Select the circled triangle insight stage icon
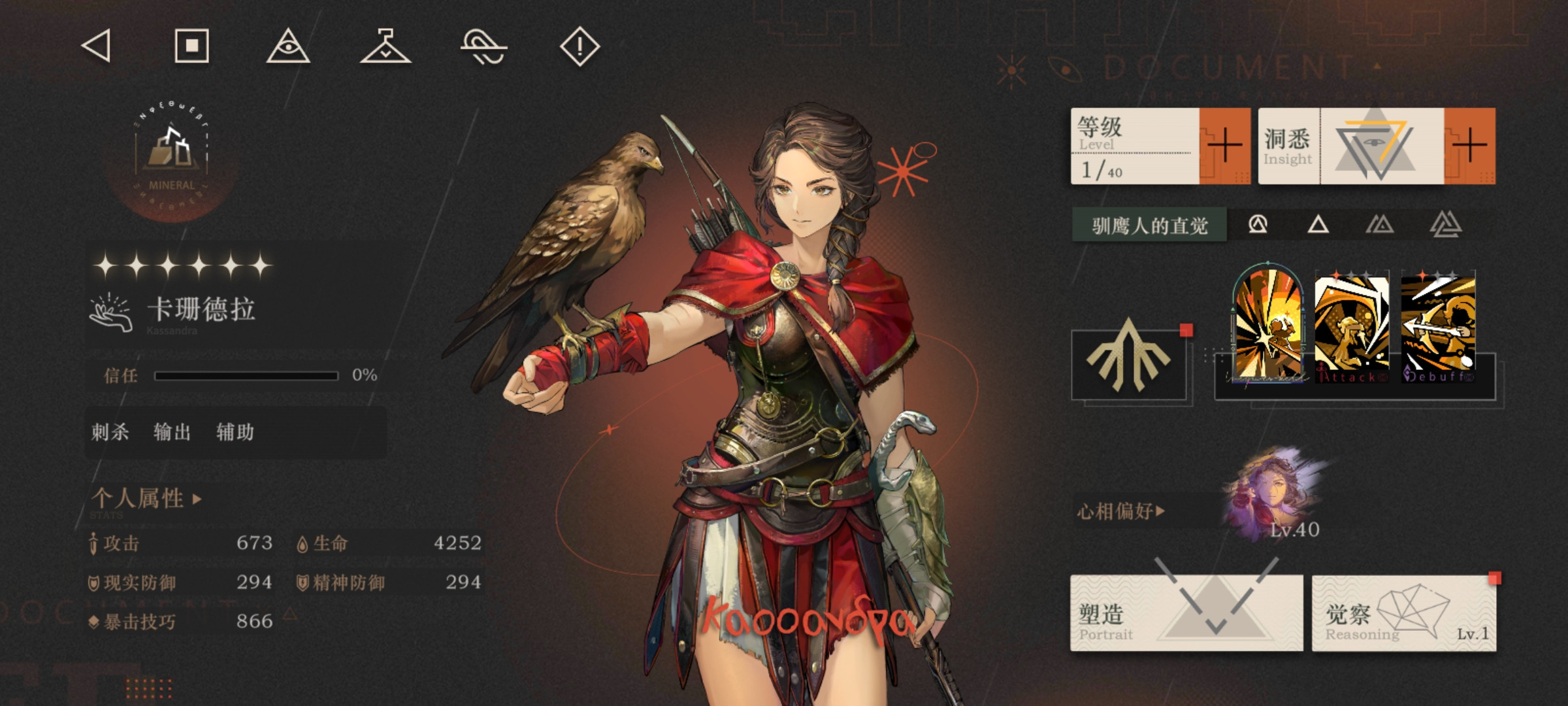The height and width of the screenshot is (706, 1568). tap(1258, 225)
